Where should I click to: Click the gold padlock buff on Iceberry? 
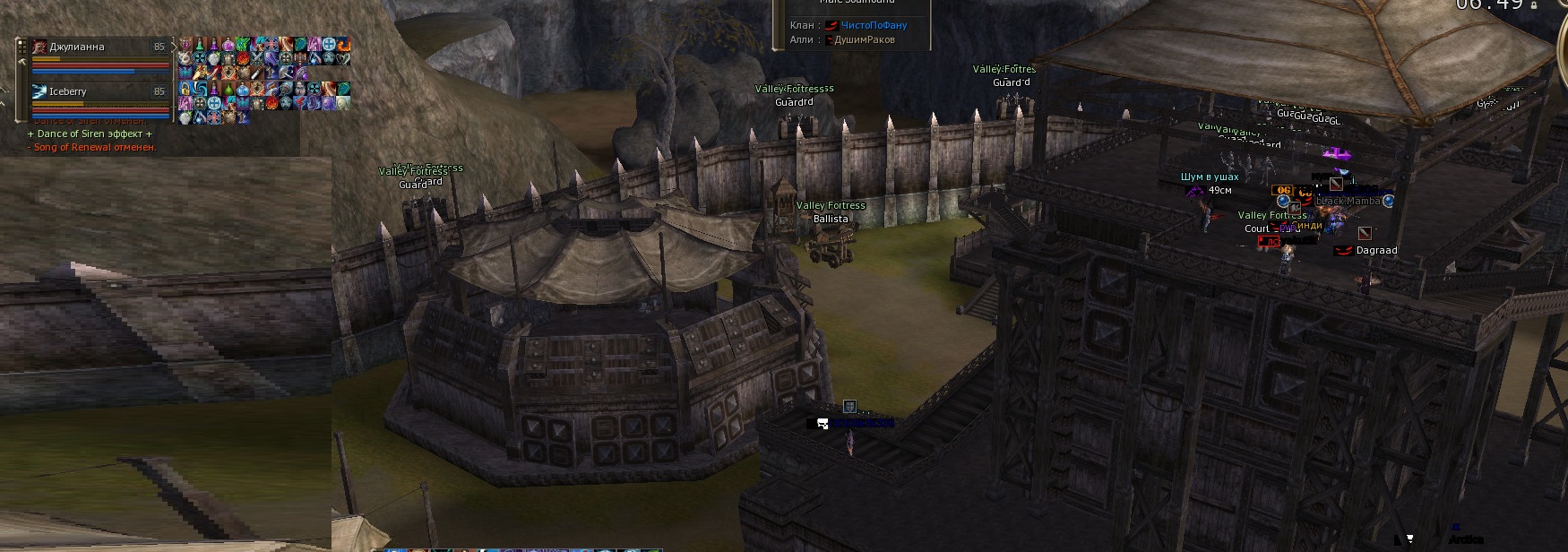185,90
